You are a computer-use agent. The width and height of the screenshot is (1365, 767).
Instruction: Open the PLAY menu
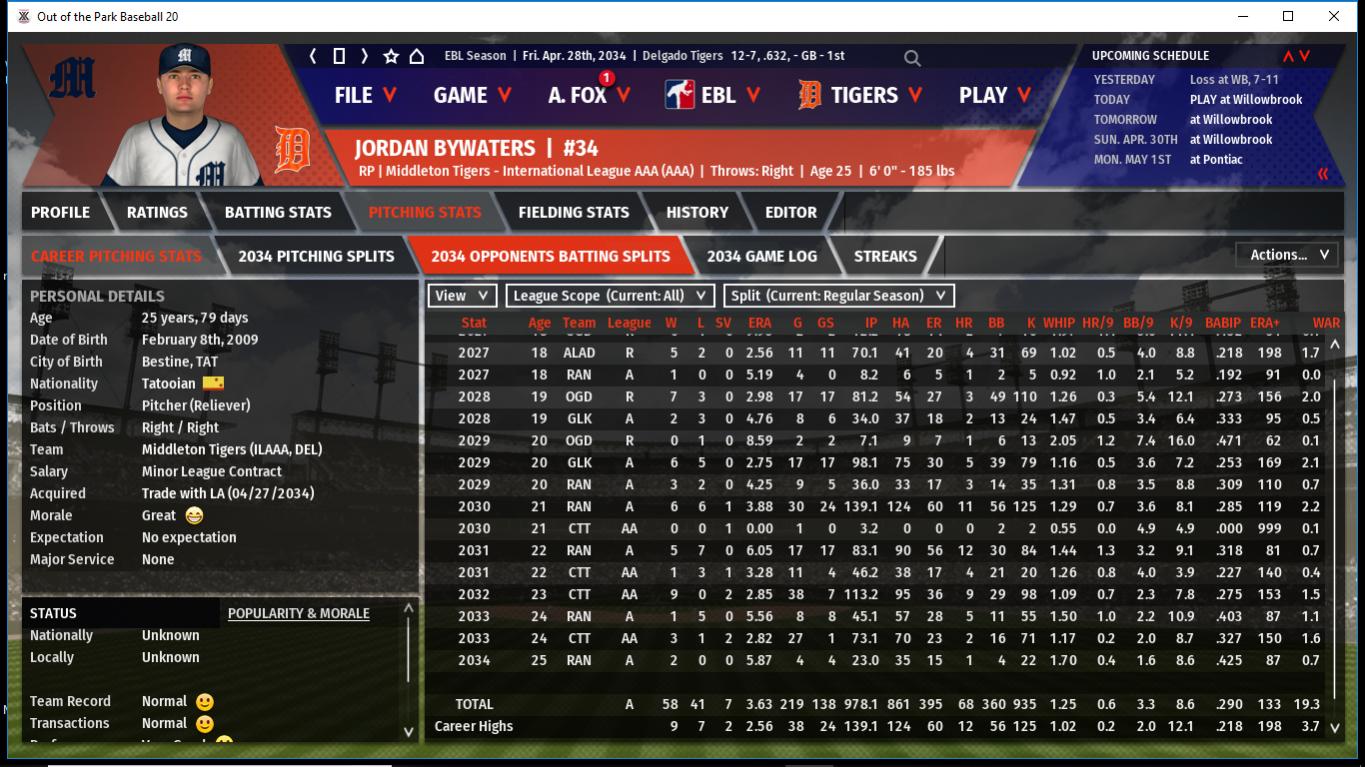click(x=994, y=95)
